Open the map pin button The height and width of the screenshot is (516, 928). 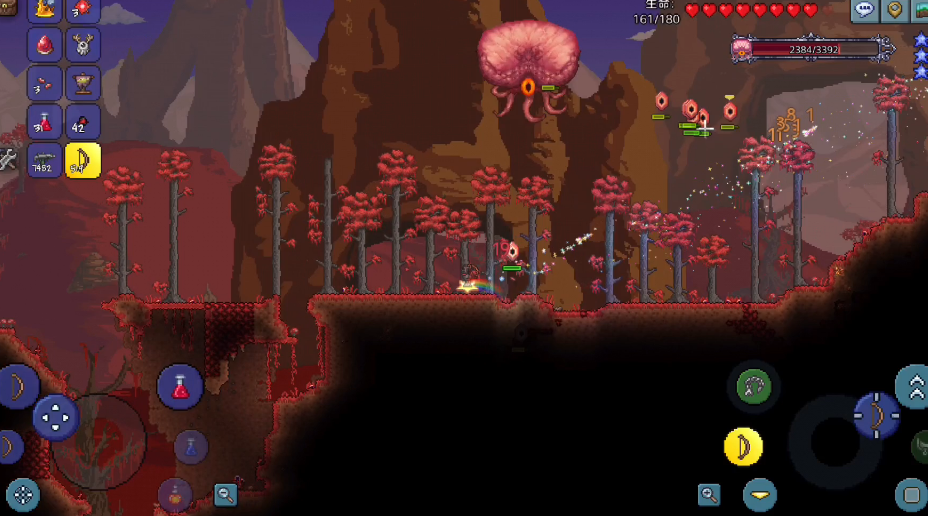(x=895, y=10)
